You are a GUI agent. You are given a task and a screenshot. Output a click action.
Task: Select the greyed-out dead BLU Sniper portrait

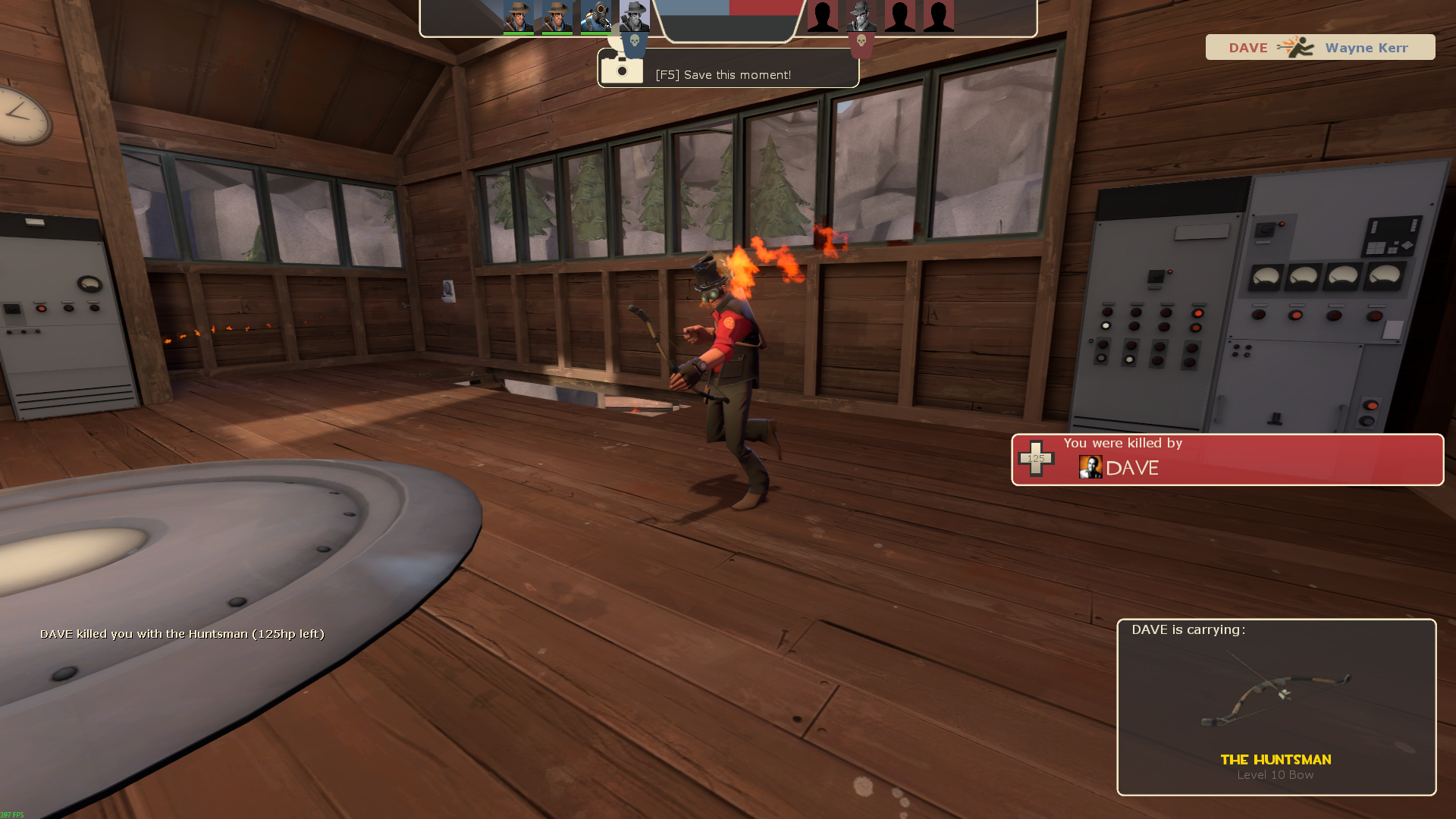(x=634, y=17)
